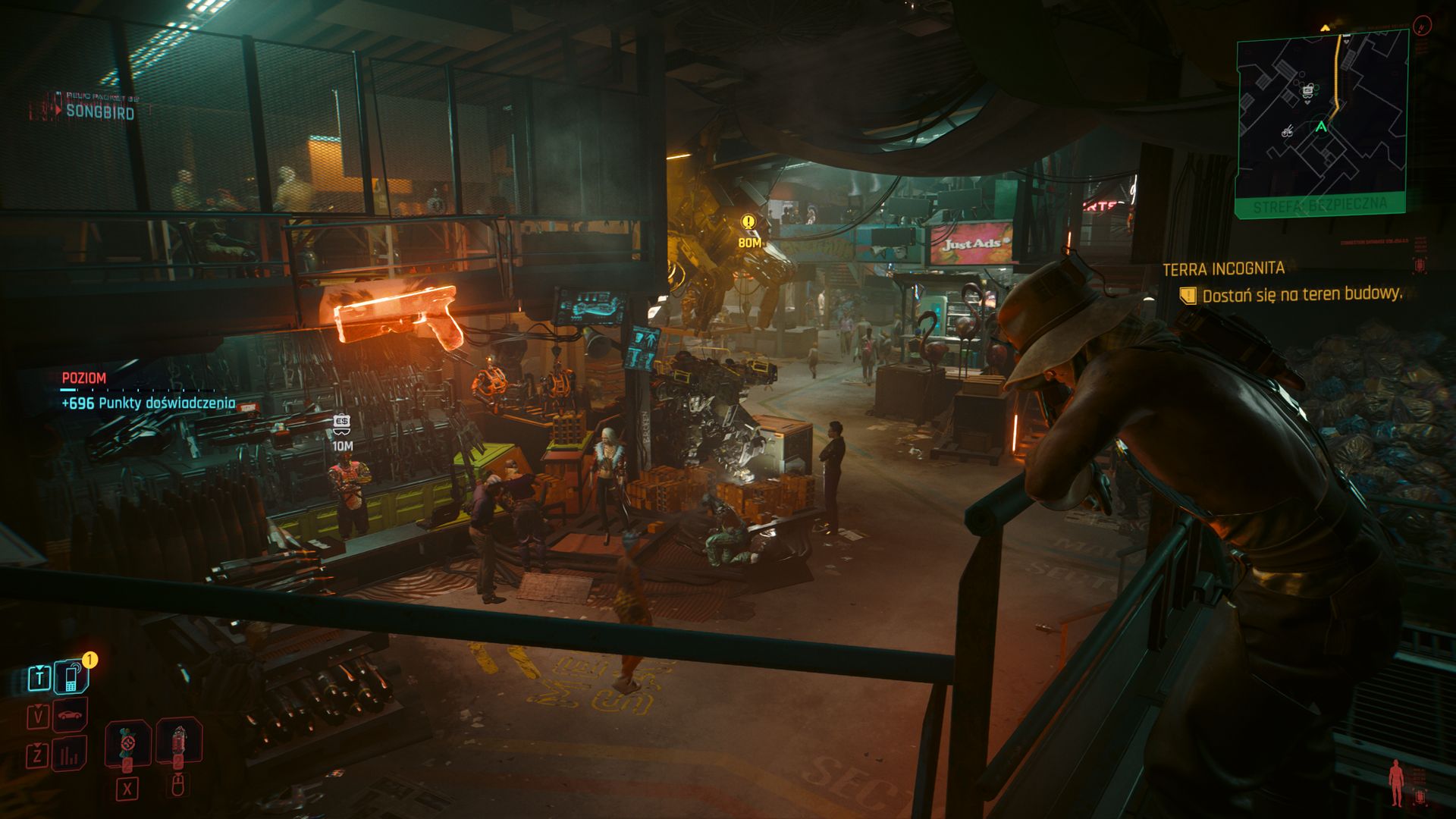Open the phone with the notification badge
Screen dimensions: 1456x819
coord(71,677)
